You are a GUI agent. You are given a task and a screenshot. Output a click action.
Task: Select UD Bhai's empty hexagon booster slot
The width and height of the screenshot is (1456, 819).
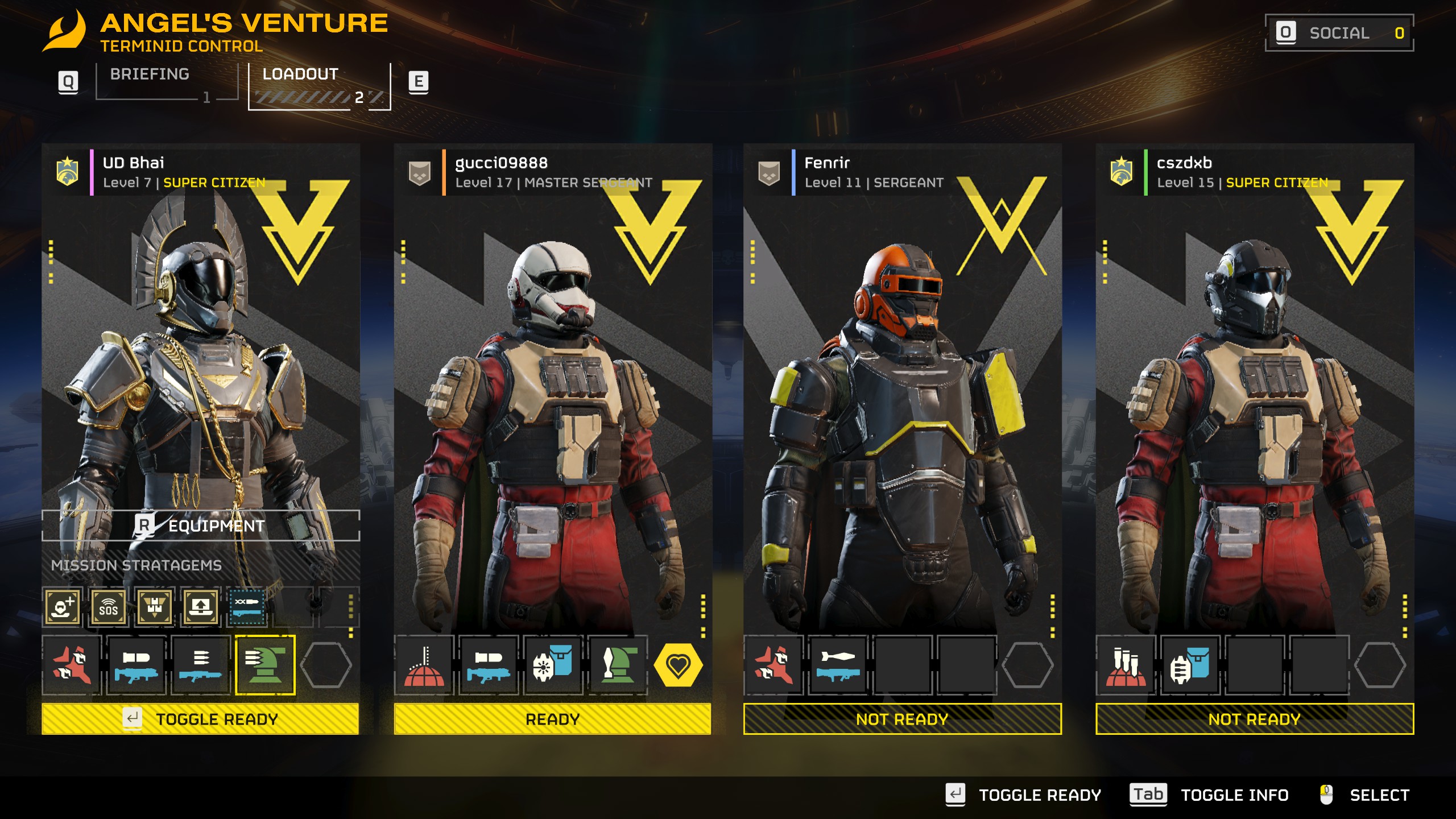tap(326, 665)
